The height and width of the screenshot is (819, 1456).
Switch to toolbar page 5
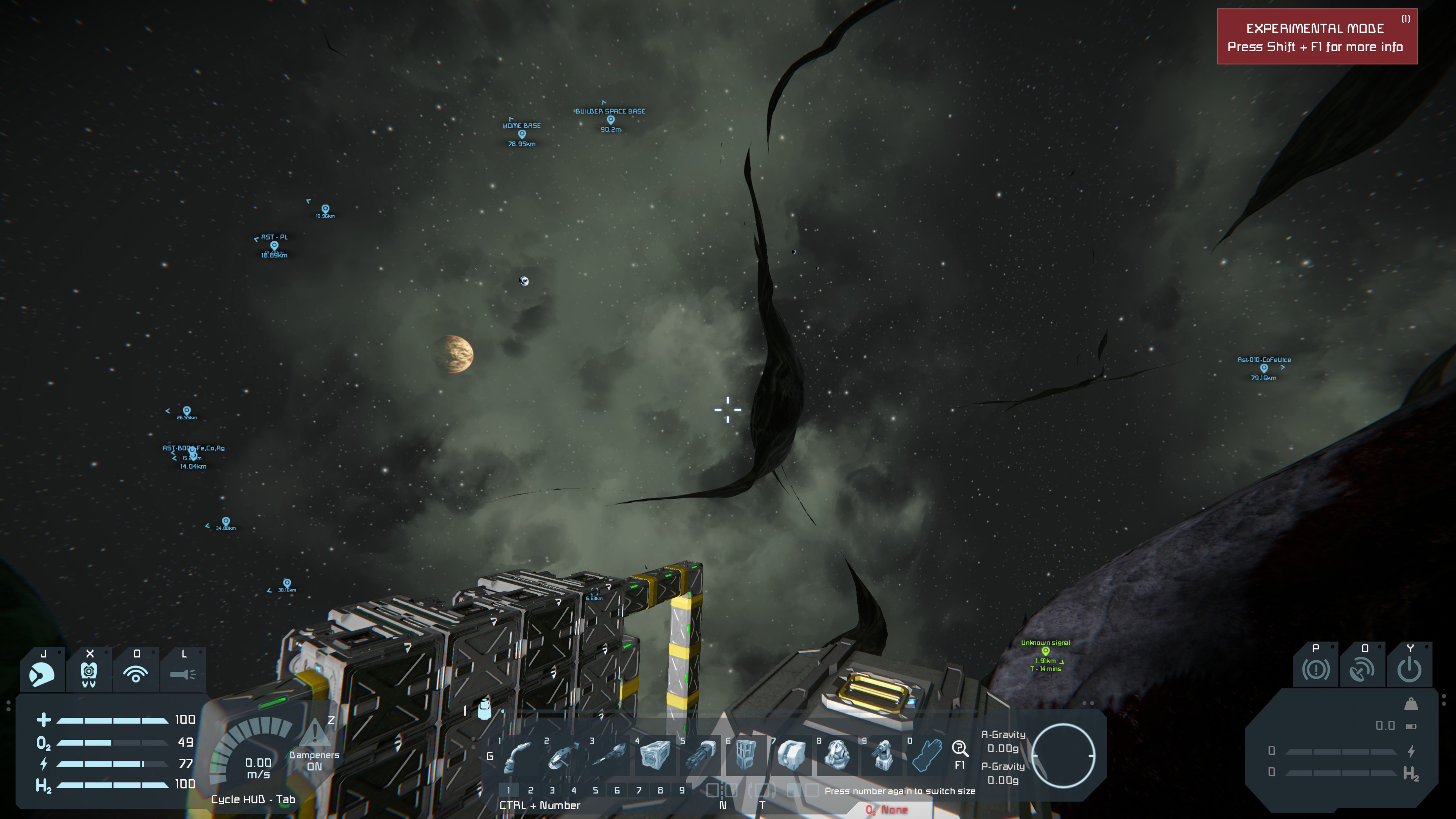click(595, 790)
